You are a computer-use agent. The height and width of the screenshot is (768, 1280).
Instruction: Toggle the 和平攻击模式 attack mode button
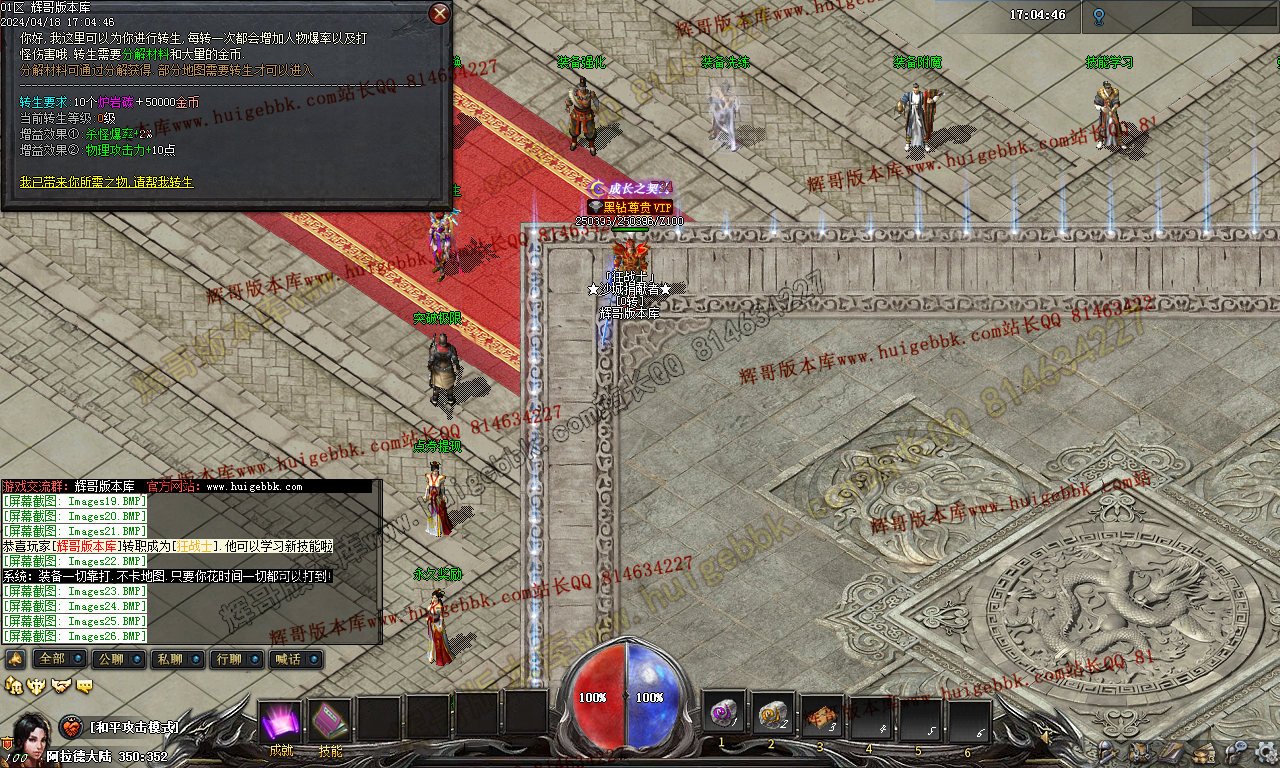tap(71, 727)
